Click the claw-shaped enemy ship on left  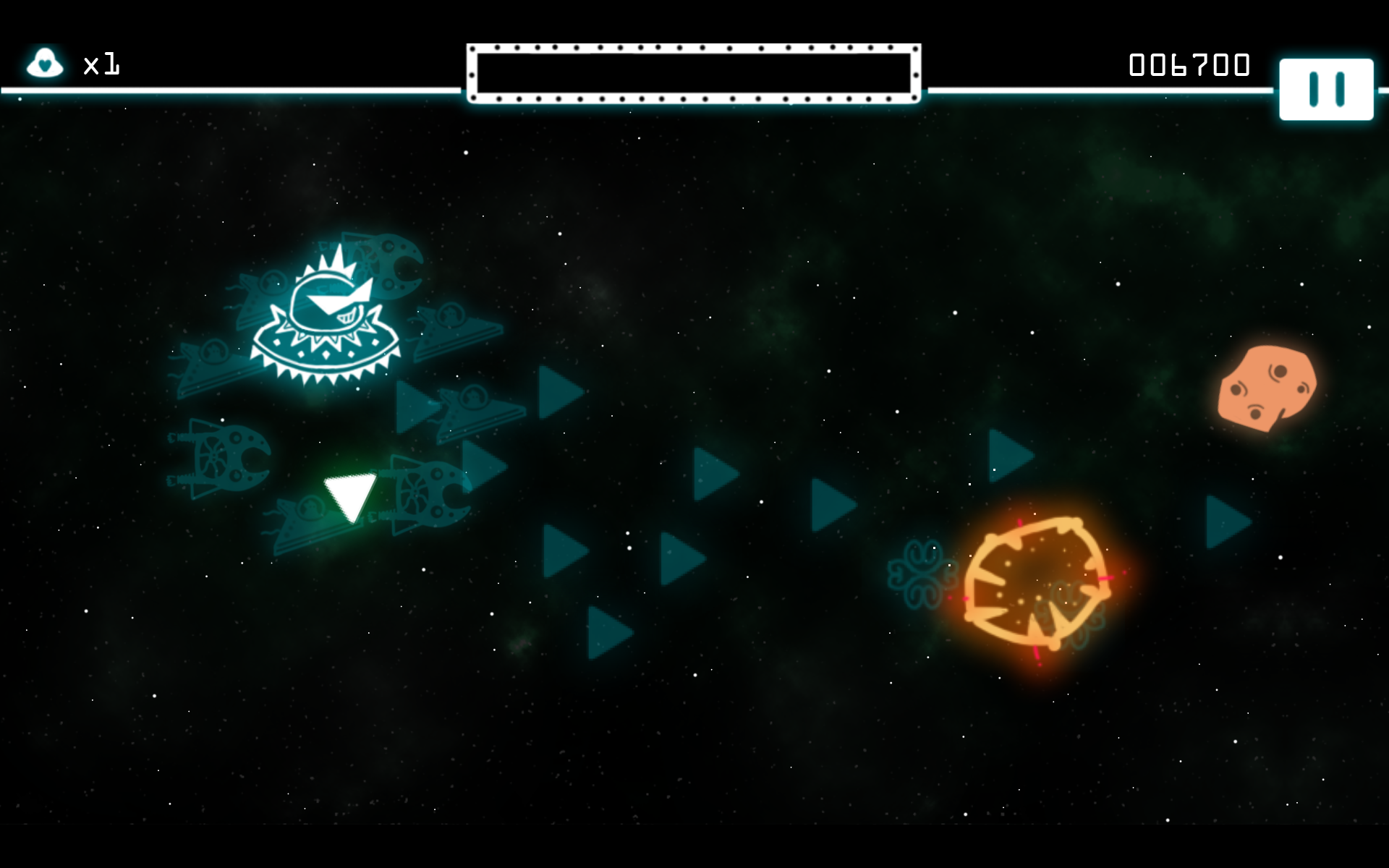point(217,456)
